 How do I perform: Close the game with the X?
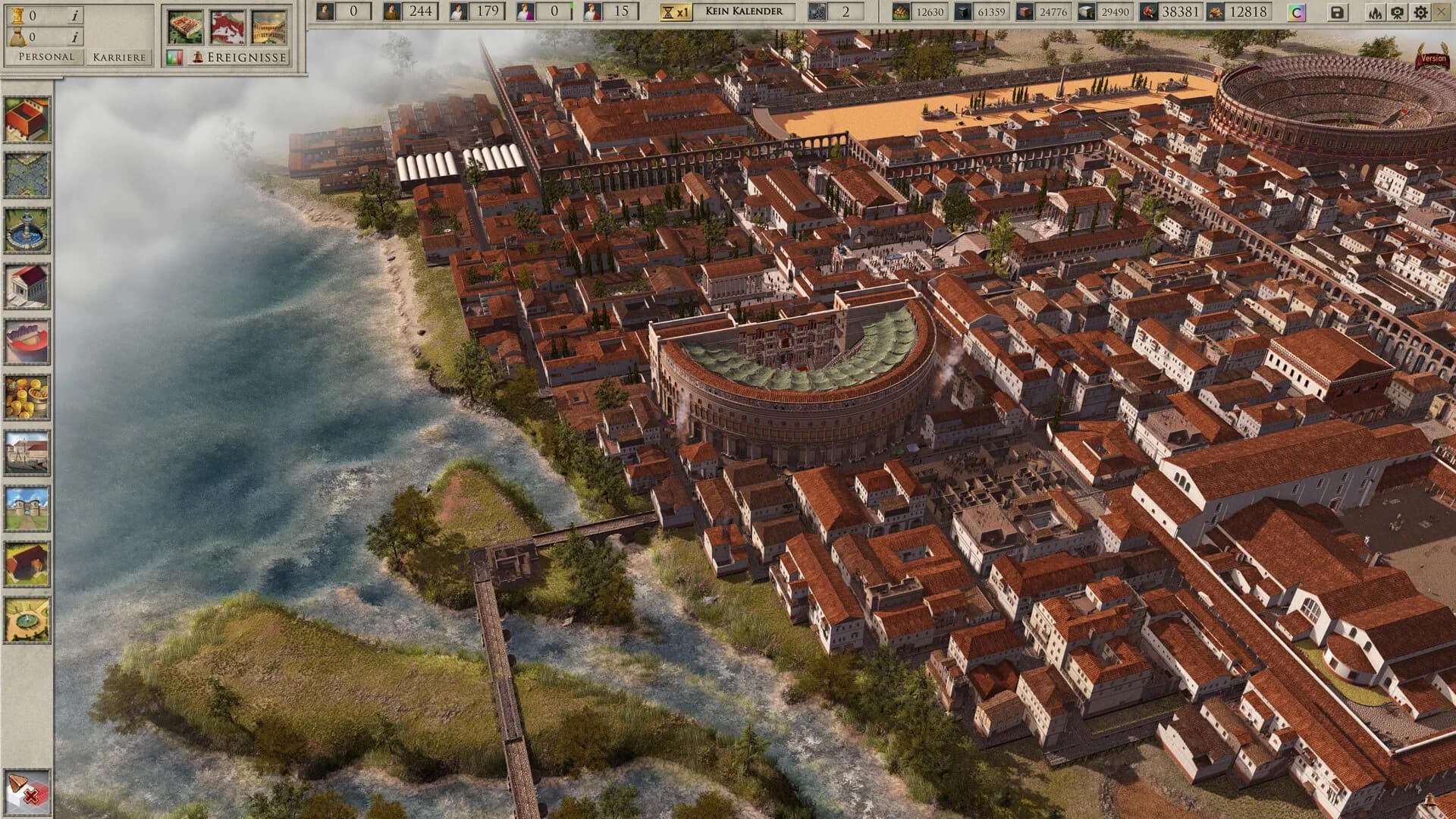pyautogui.click(x=1442, y=12)
